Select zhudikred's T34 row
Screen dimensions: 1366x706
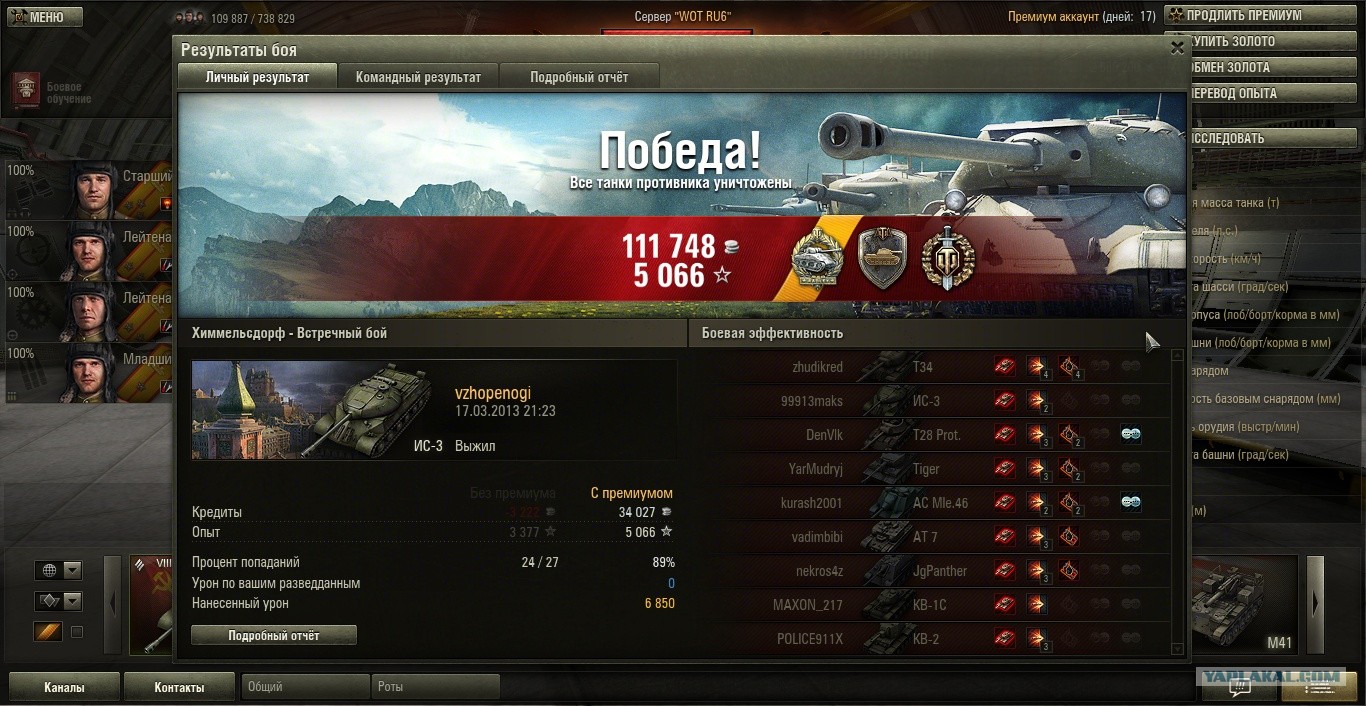click(930, 367)
